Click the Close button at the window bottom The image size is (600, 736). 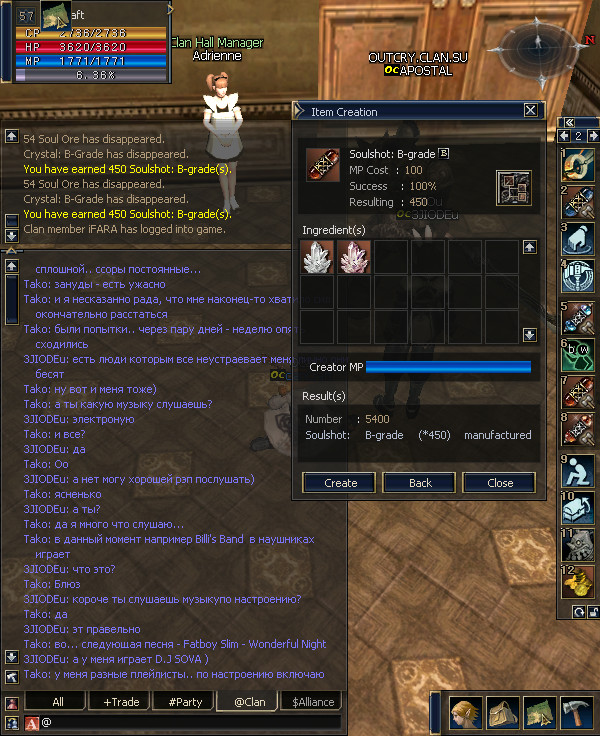pyautogui.click(x=500, y=482)
